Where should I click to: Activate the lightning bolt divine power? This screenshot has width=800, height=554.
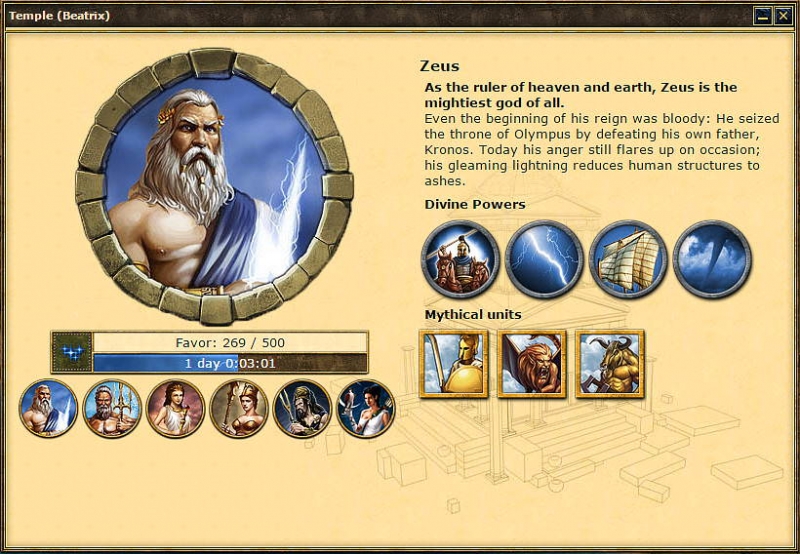click(x=544, y=260)
